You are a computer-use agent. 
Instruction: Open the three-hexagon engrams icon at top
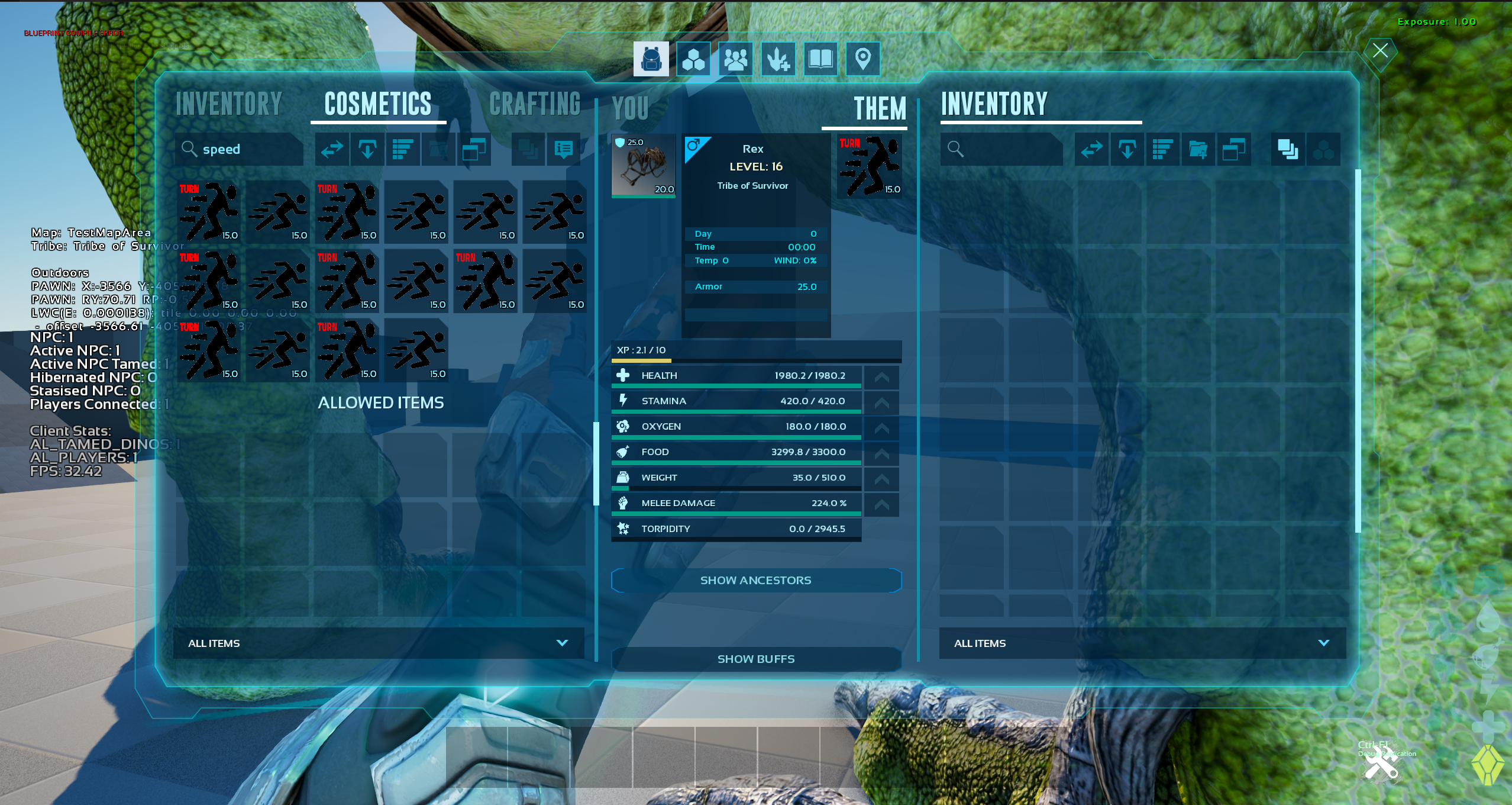tap(693, 59)
